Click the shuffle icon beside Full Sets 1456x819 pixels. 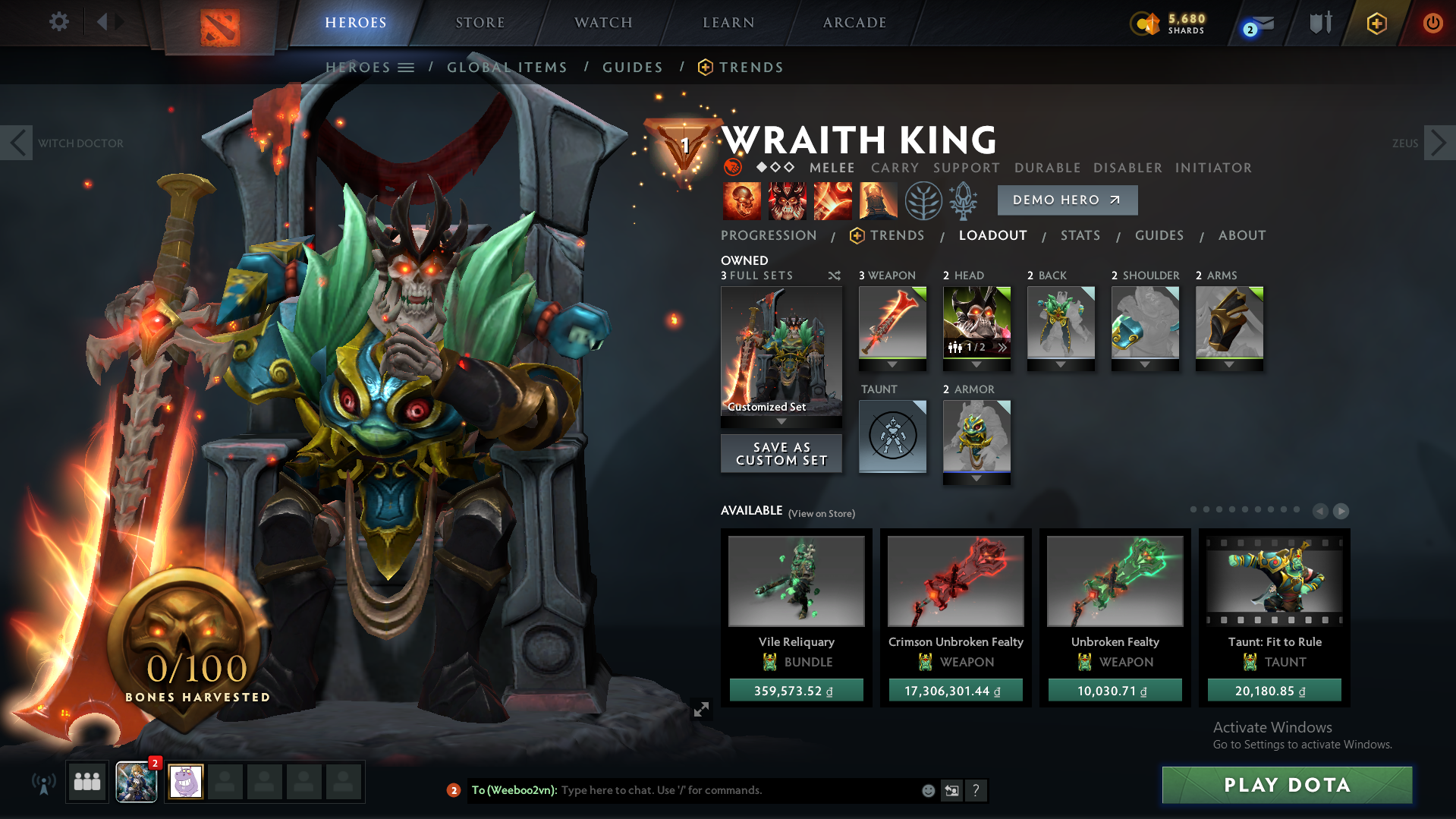834,276
